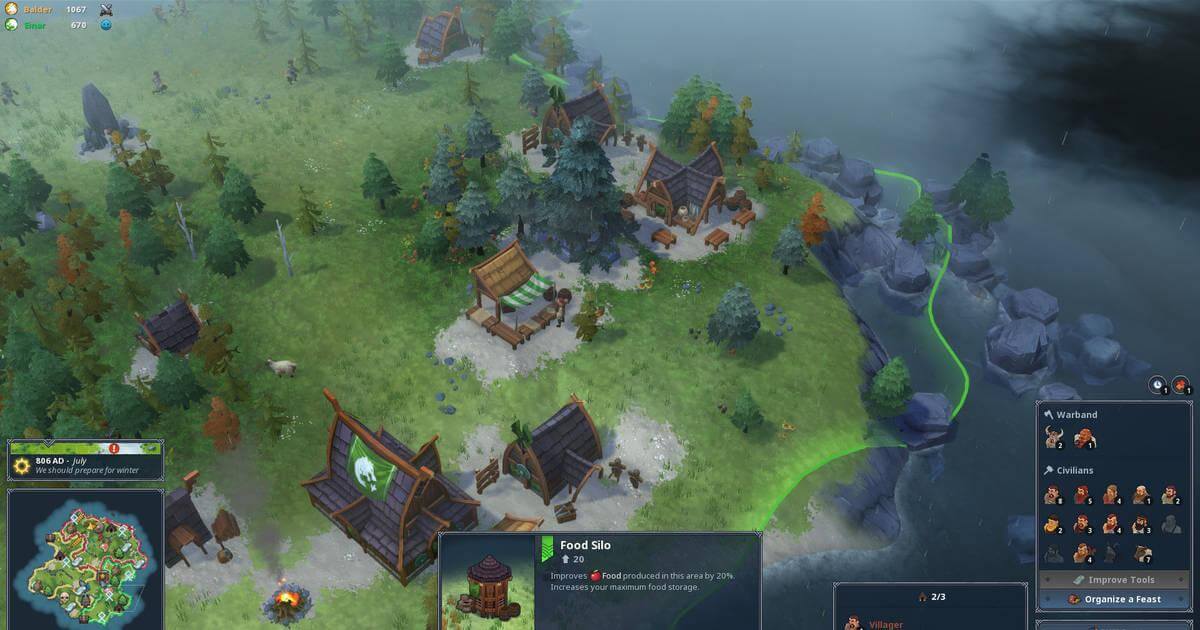Screen dimensions: 1200x630
Task: Click player Einar in the scoreboard
Action: click(x=38, y=24)
